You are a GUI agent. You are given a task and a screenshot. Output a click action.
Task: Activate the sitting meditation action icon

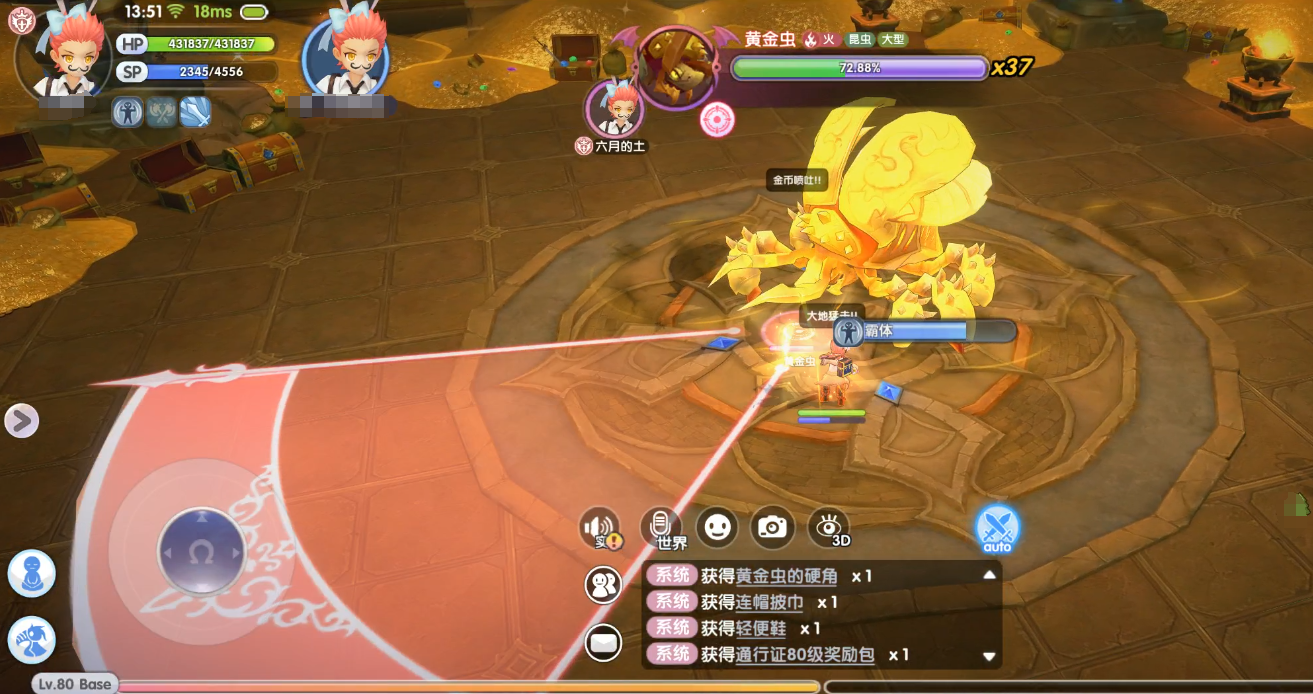[31, 574]
